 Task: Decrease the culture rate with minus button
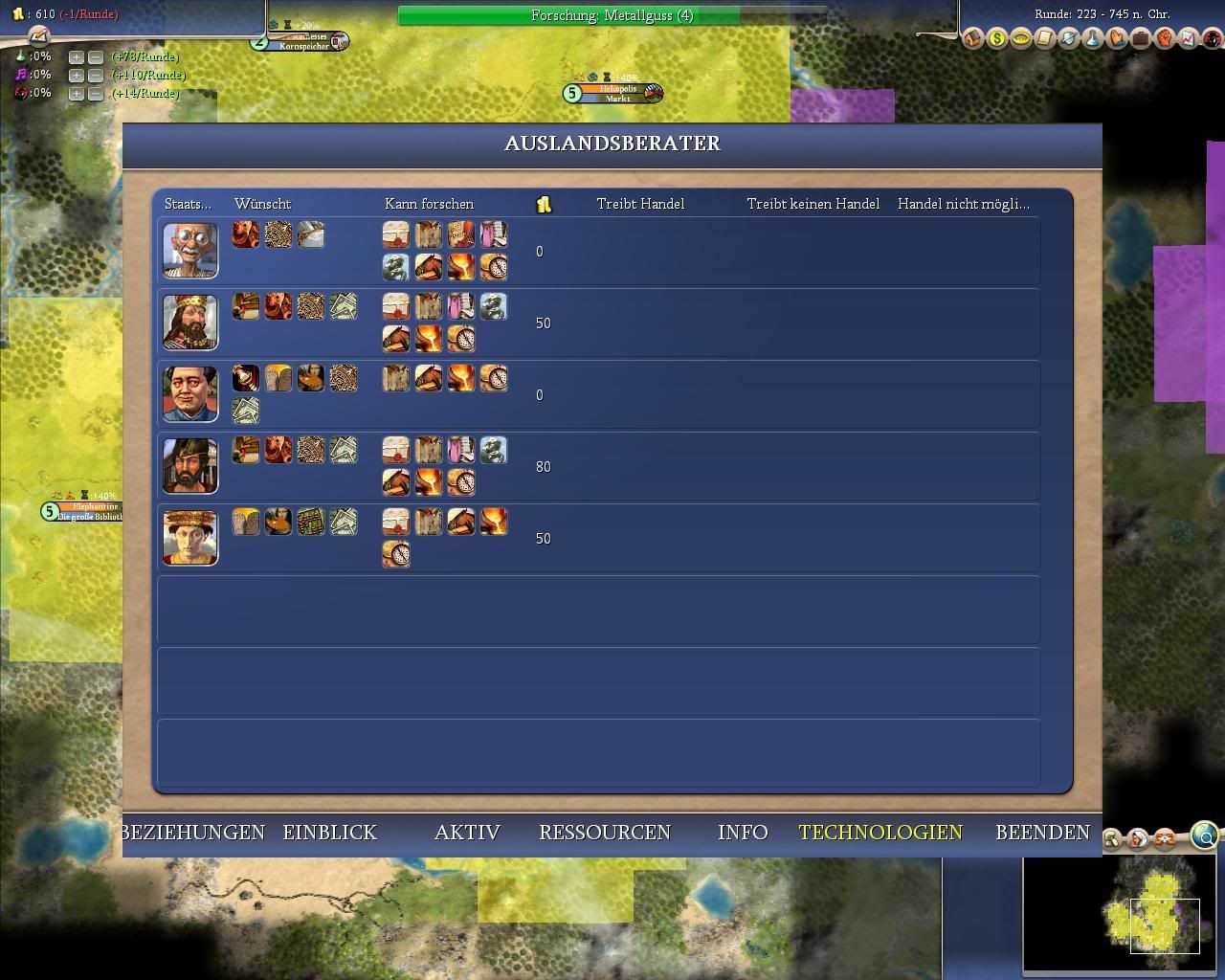tap(95, 75)
